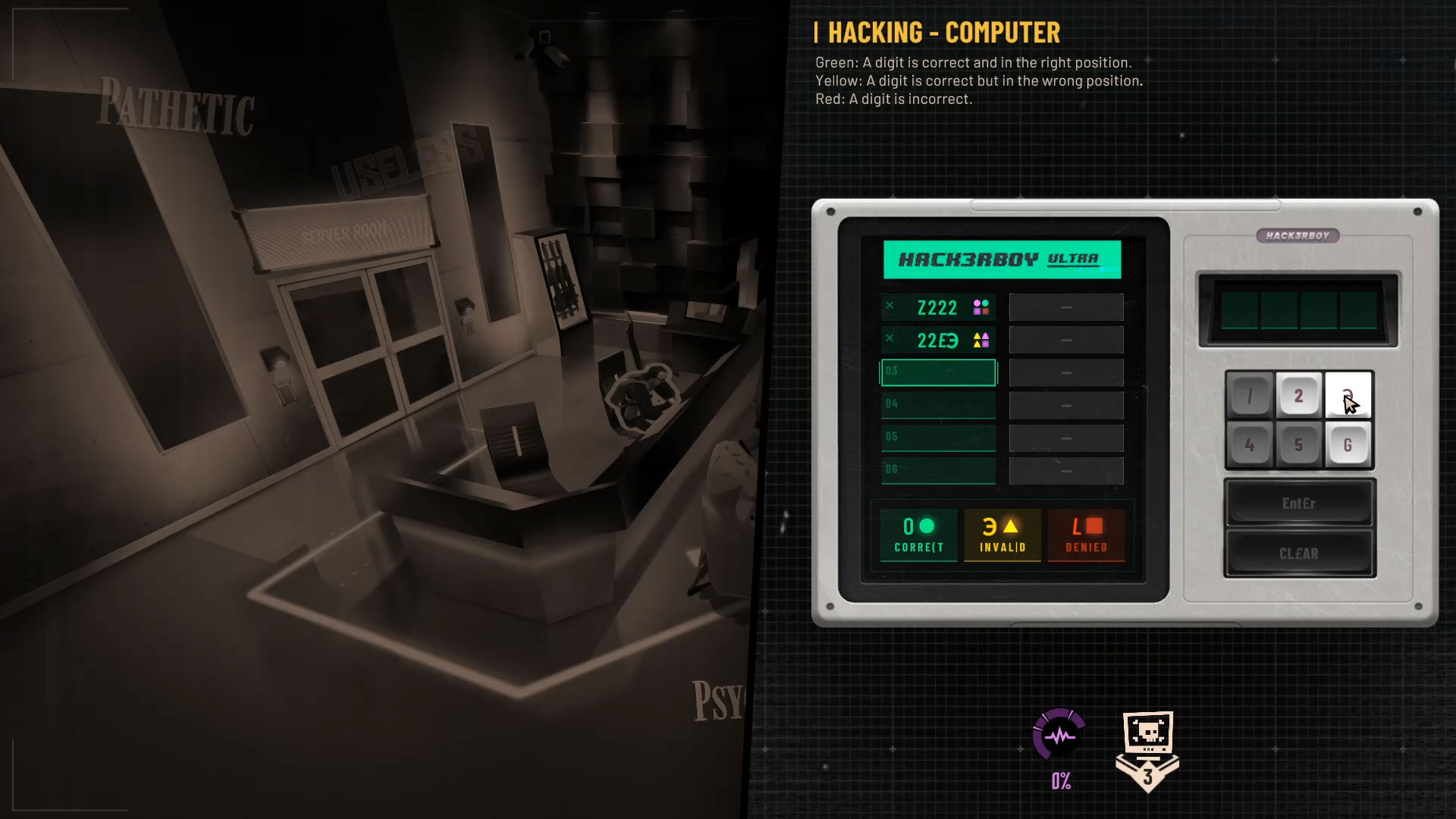Tap the number 1 keypad key
1456x819 pixels.
(1249, 395)
